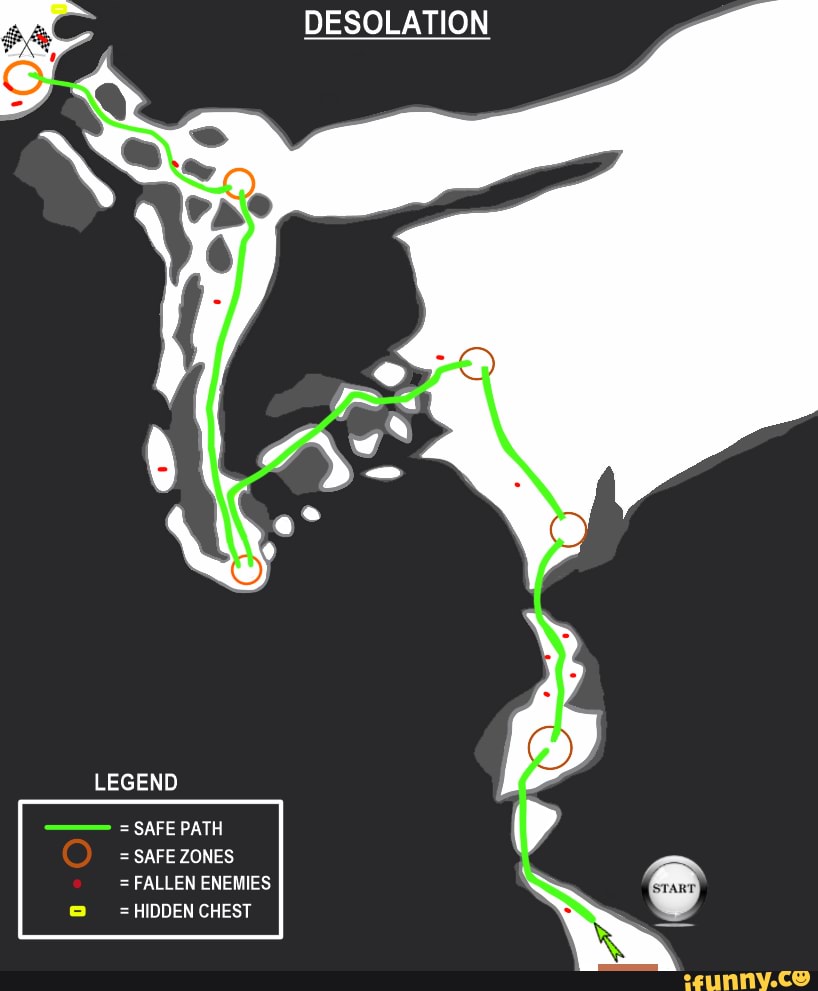The image size is (818, 991).
Task: Select the yellow hidden chest map marker
Action: [58, 8]
